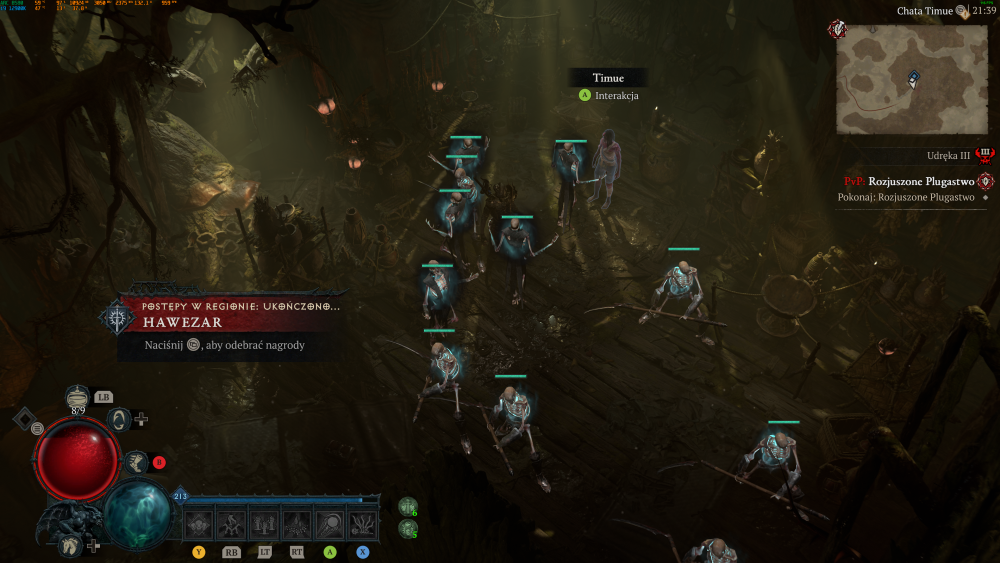Activate the scythe swing skill
Viewport: 1000px width, 563px height.
(x=330, y=523)
